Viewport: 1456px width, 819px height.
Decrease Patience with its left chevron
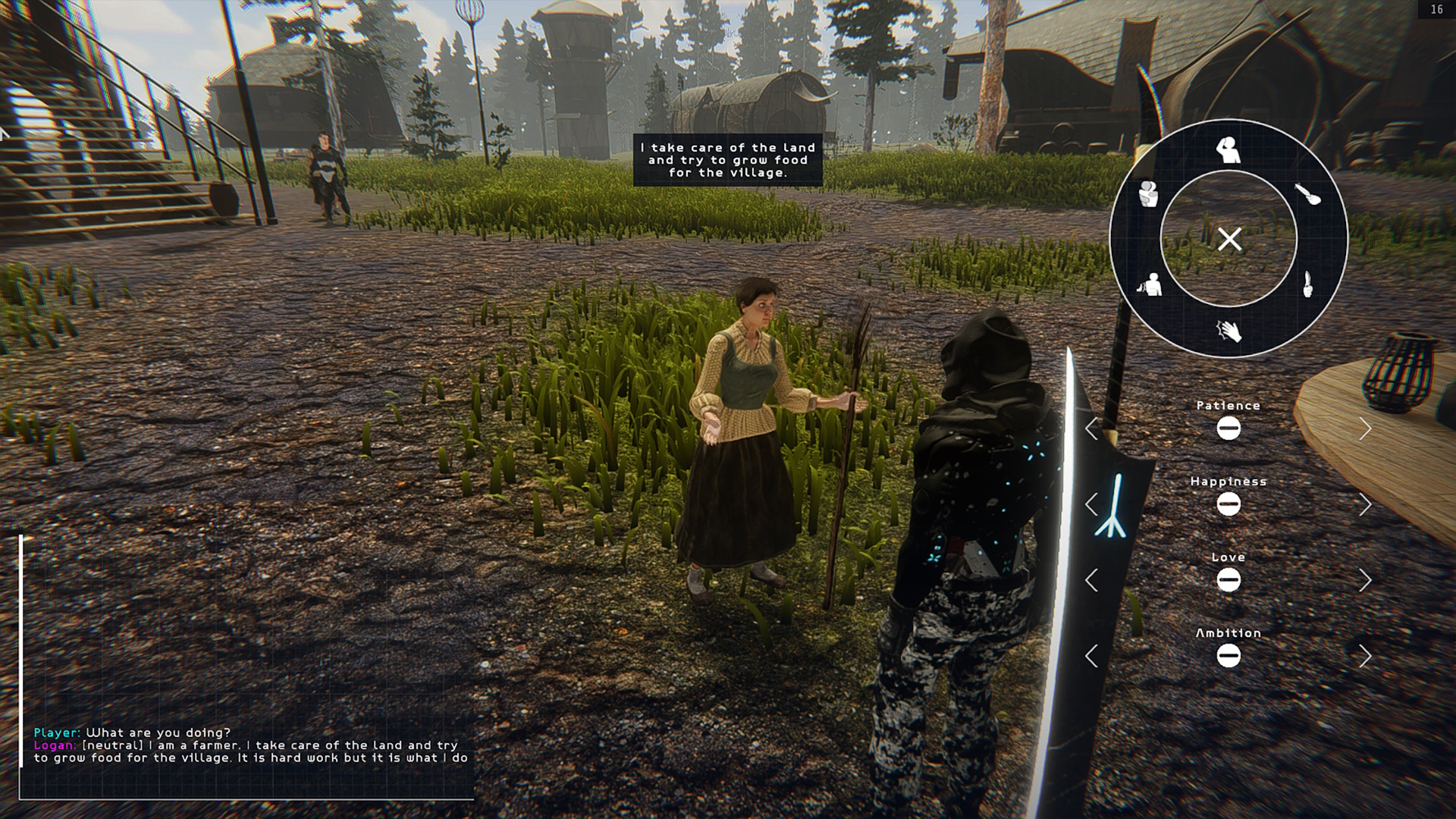(x=1092, y=429)
